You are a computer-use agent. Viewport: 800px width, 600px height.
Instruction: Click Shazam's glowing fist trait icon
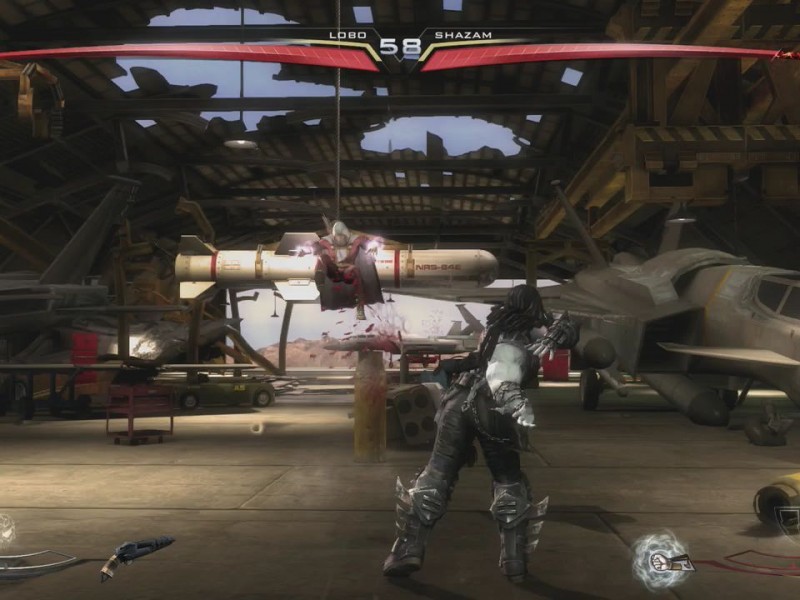661,558
